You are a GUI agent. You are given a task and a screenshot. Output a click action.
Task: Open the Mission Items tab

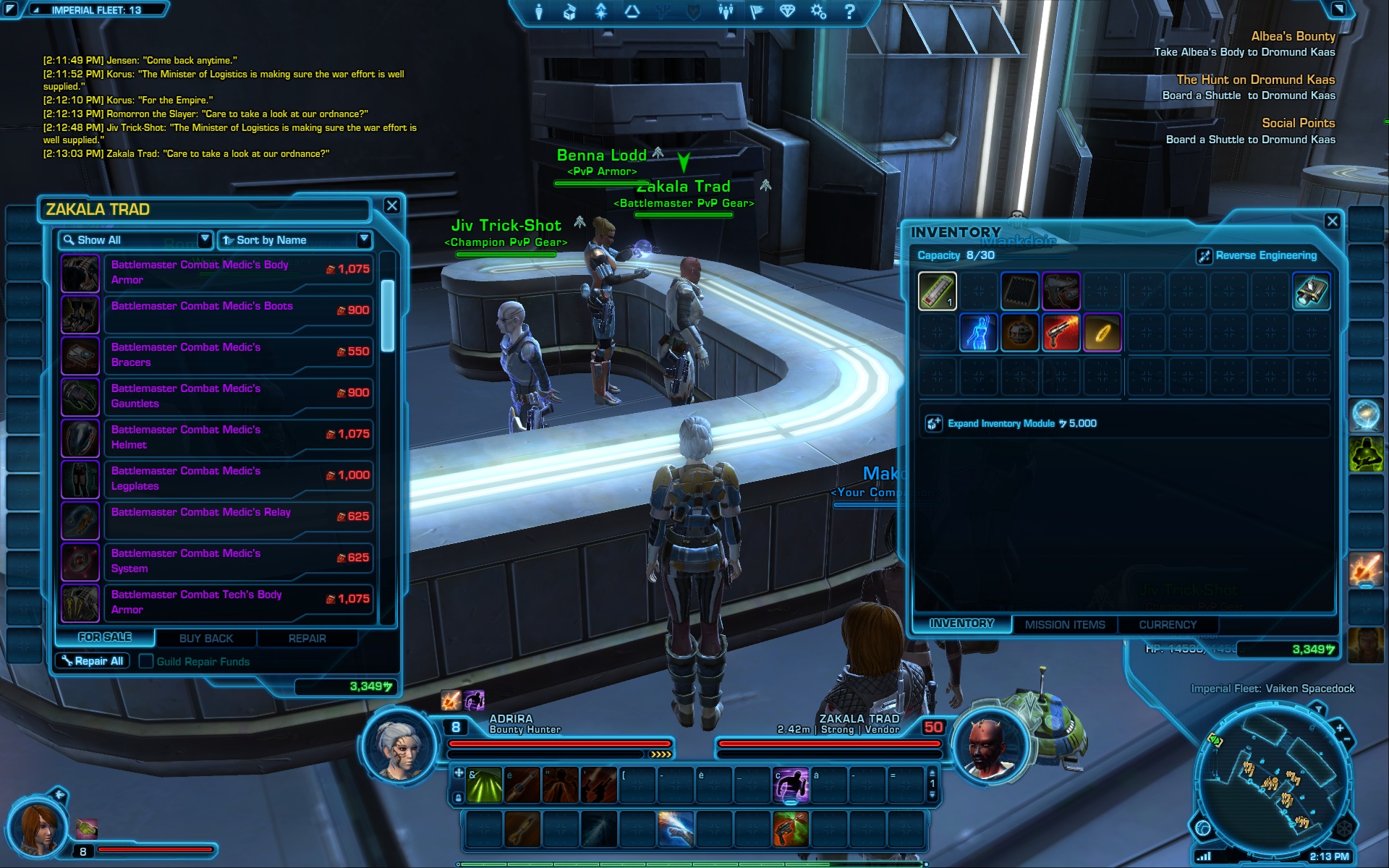click(x=1064, y=624)
